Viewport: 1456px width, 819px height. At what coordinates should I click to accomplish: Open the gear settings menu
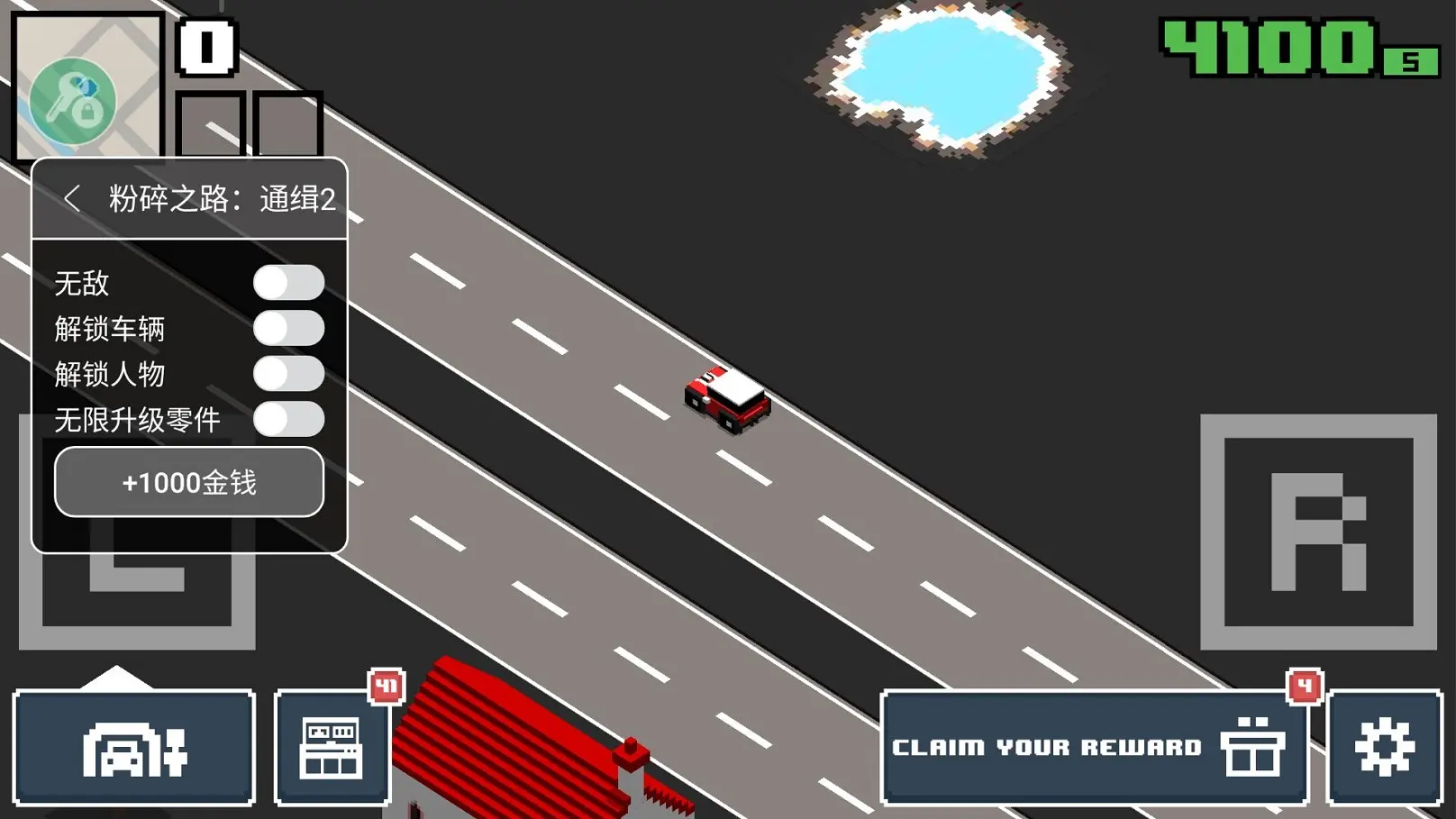(1384, 748)
